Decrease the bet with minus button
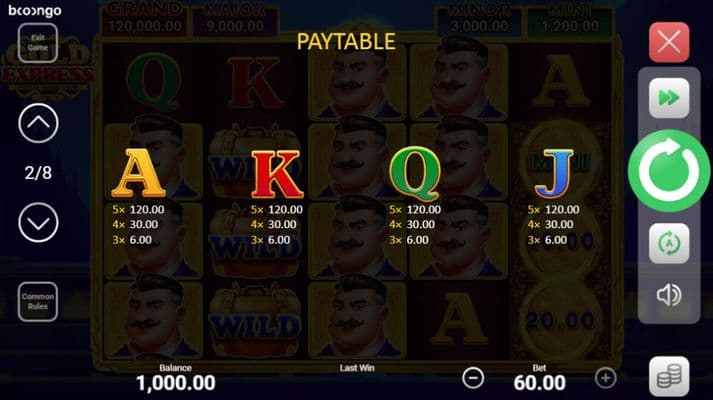713x400 pixels. 474,378
